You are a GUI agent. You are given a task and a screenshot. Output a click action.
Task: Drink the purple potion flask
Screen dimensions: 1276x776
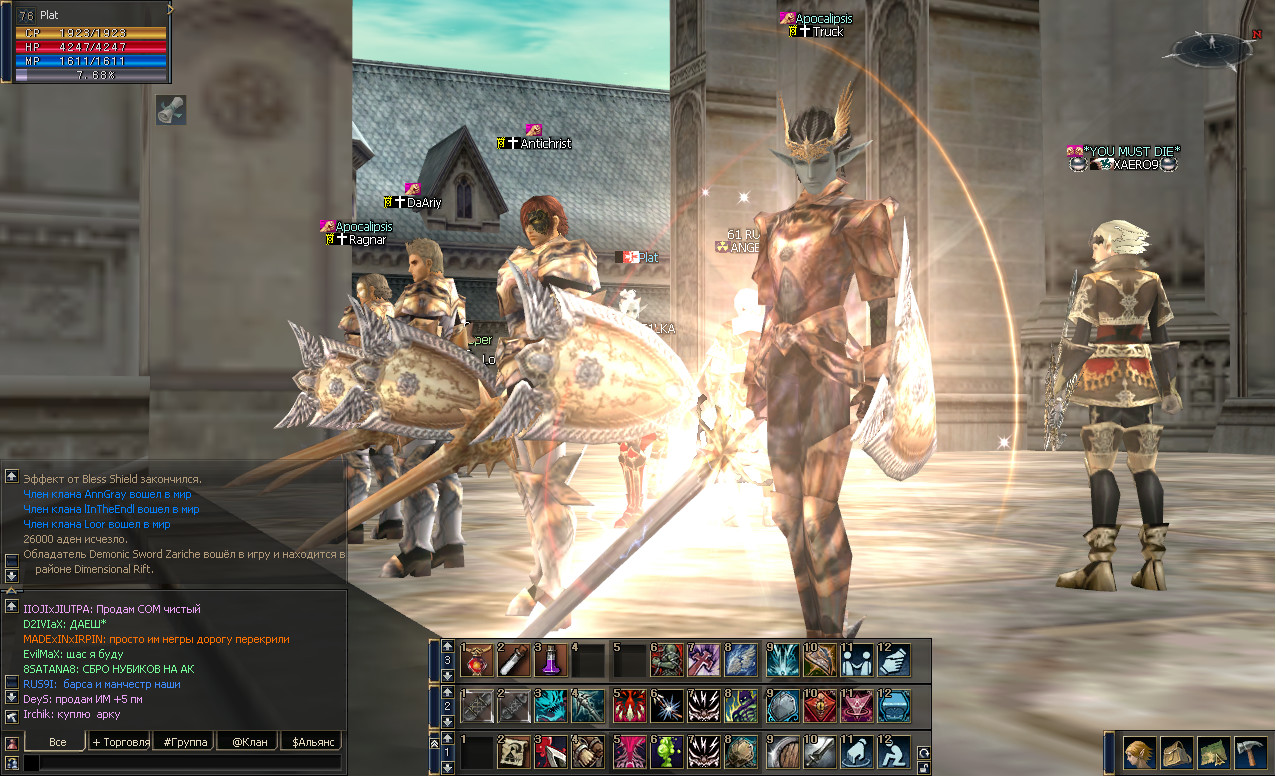tap(552, 658)
